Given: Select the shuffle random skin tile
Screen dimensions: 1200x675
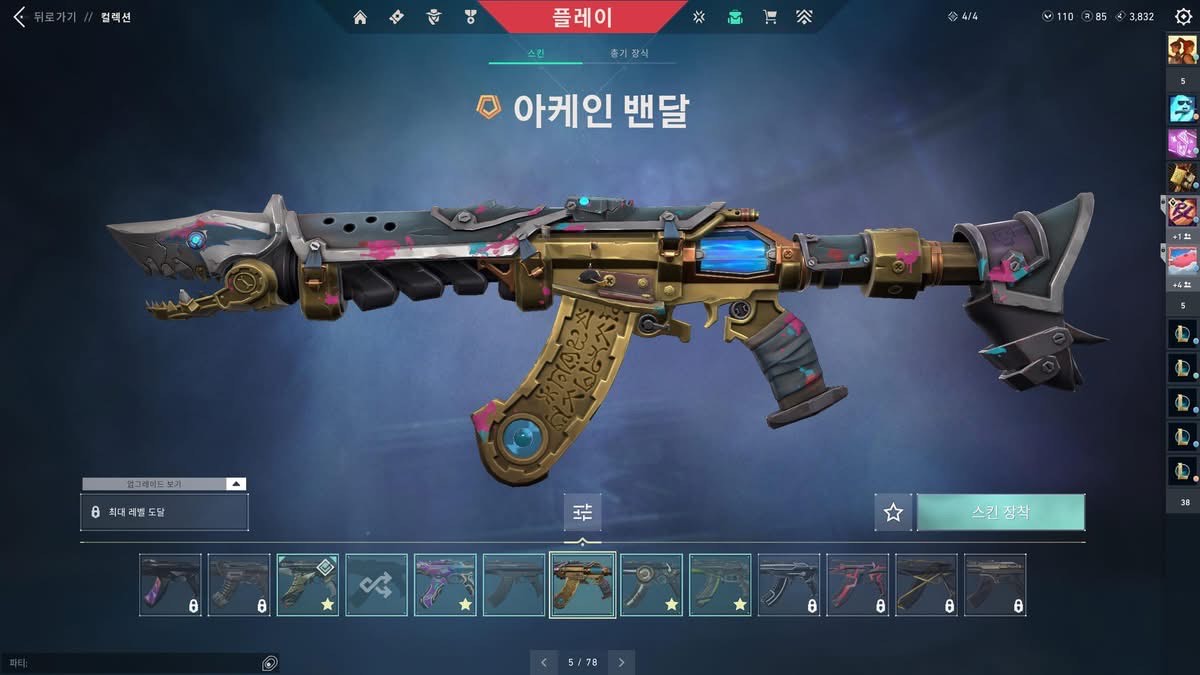Looking at the screenshot, I should [x=377, y=585].
